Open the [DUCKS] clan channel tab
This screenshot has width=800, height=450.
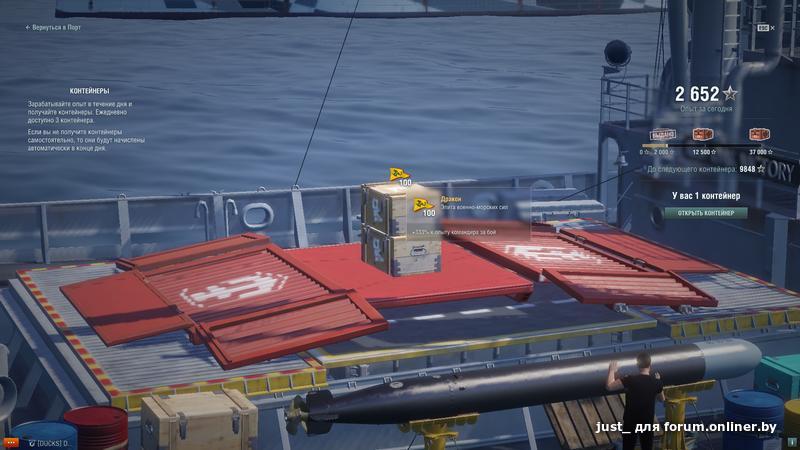point(52,441)
